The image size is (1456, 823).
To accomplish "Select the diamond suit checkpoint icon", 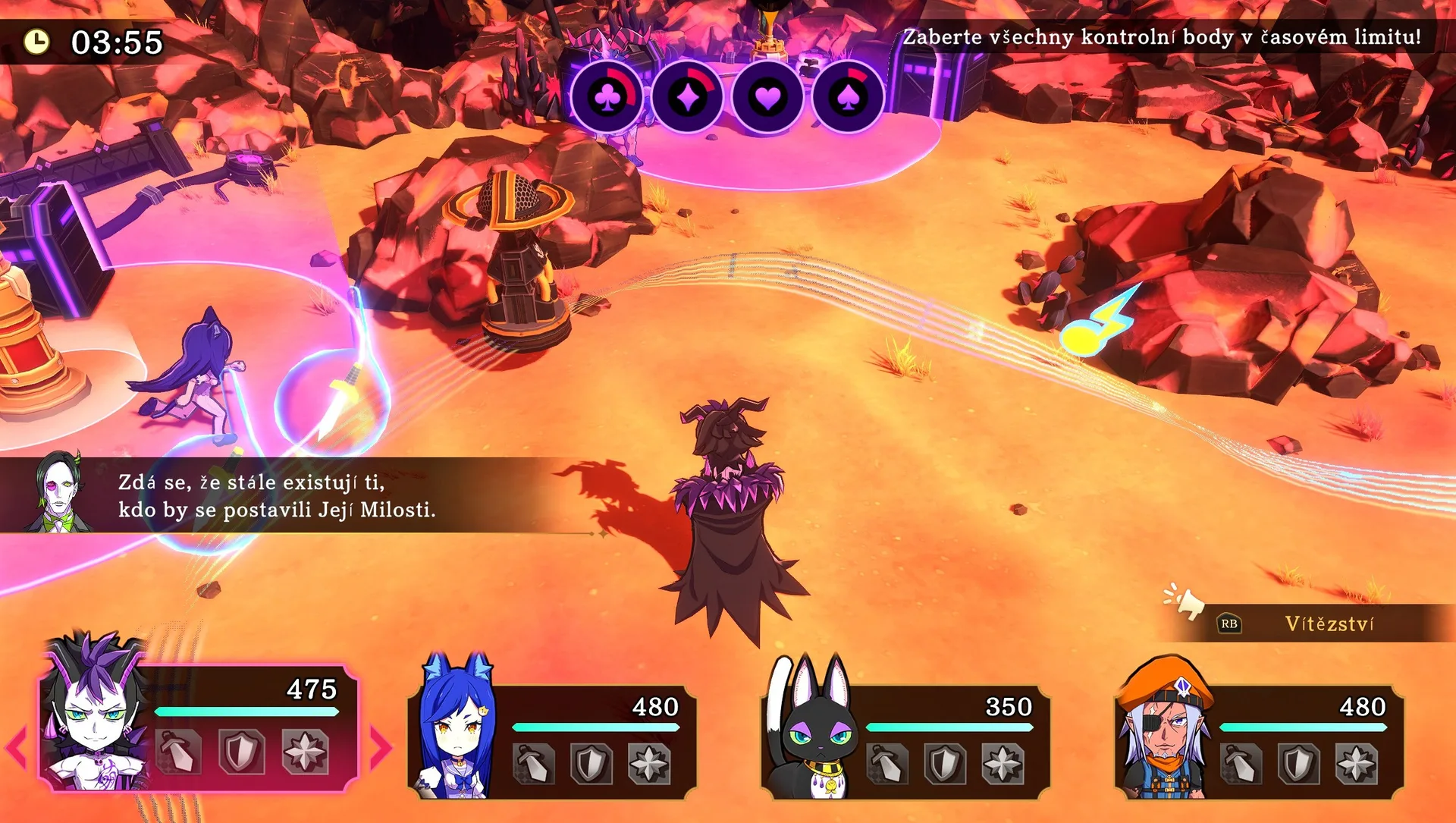I will 688,98.
